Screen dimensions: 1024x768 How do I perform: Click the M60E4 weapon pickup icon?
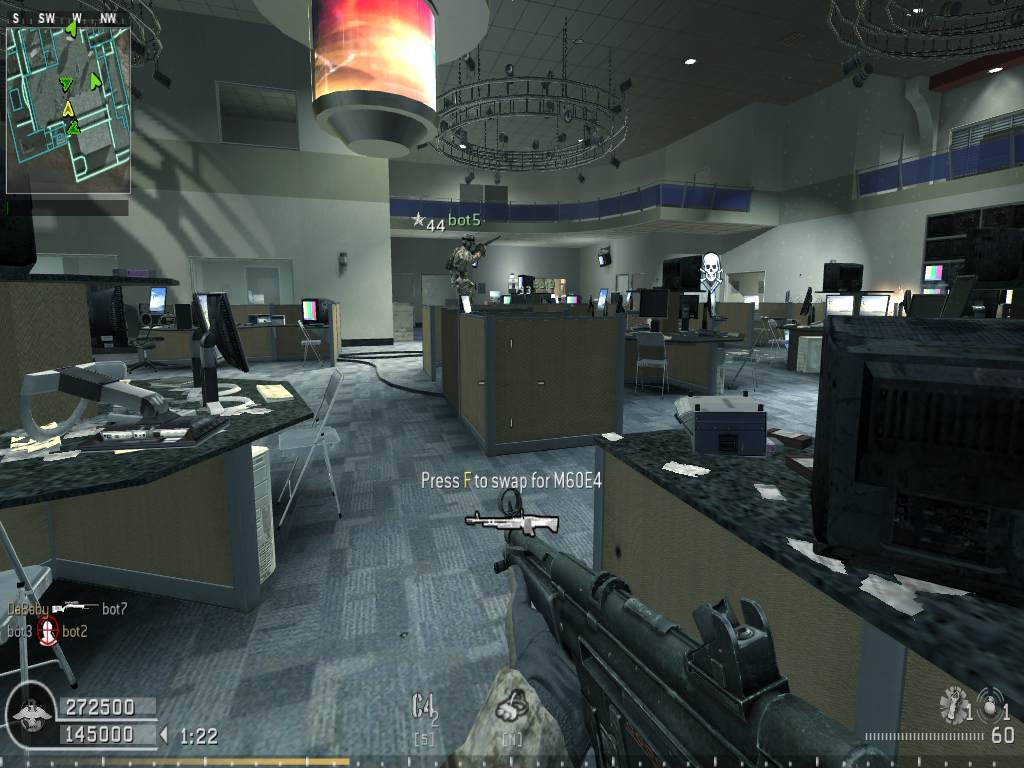tap(512, 521)
